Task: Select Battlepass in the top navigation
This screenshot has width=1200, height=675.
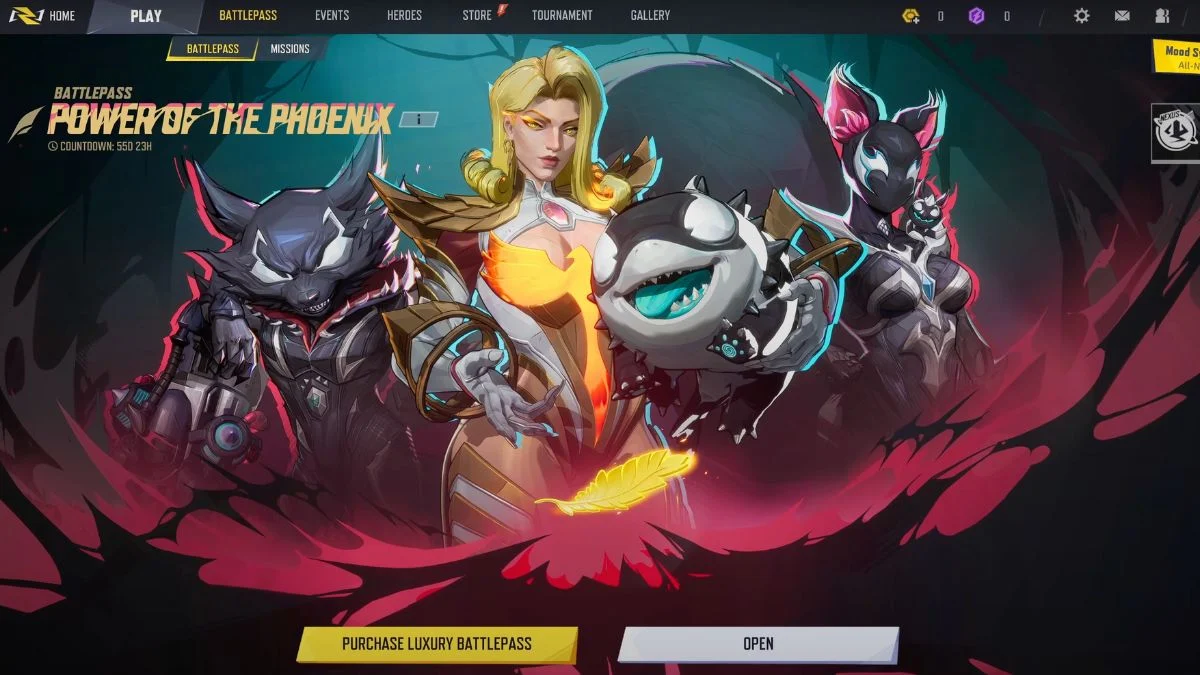Action: point(248,16)
